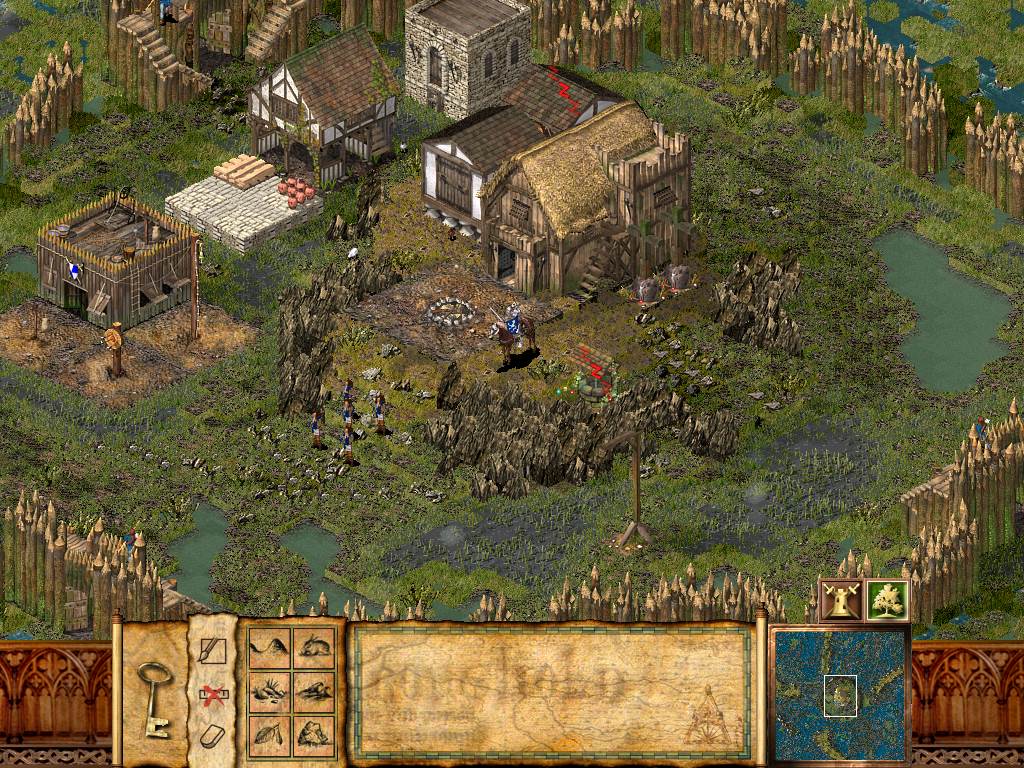Pick the eraser tool
Viewport: 1024px width, 768px height.
212,738
